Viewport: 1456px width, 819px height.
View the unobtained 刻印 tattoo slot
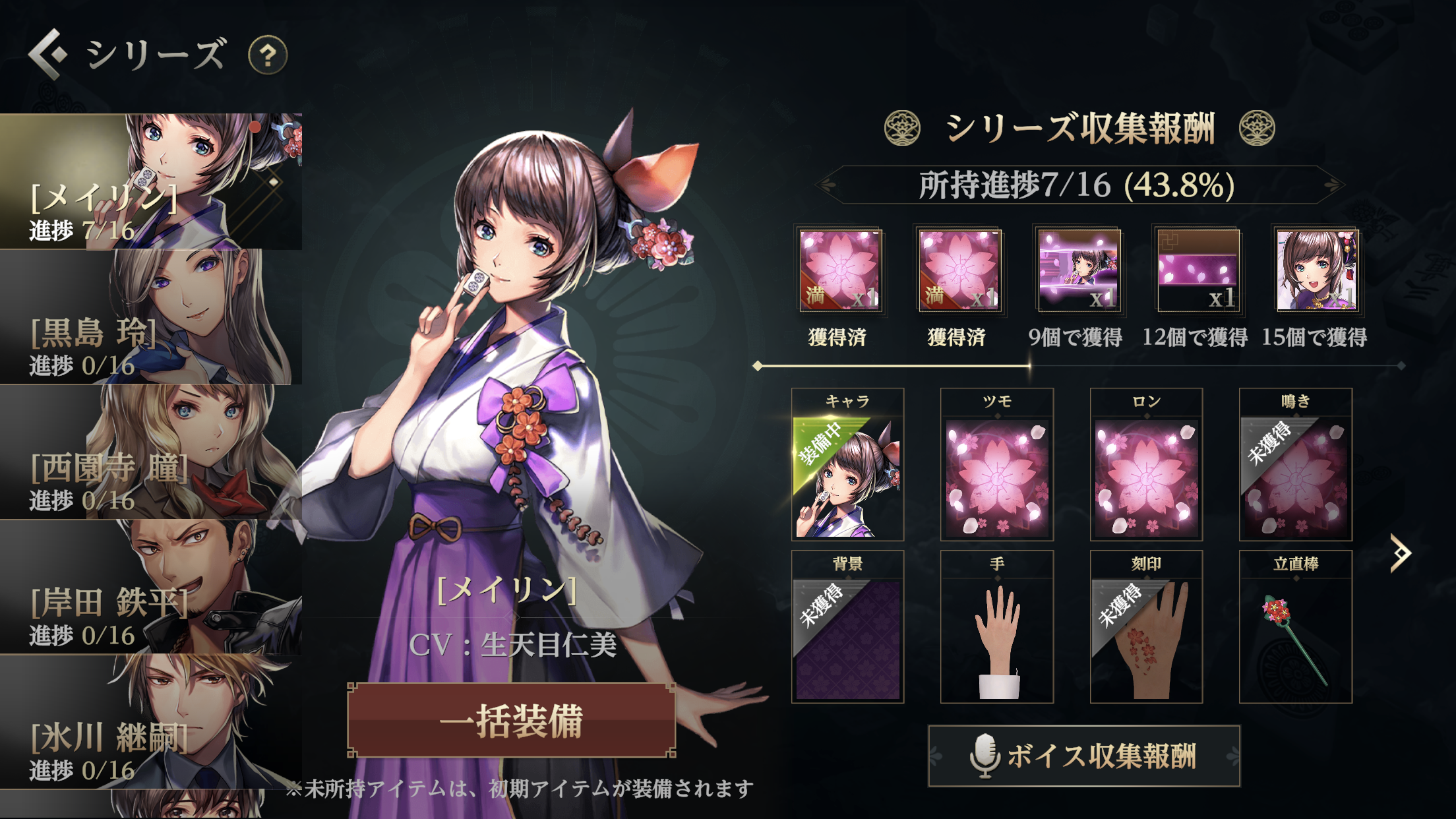click(x=1146, y=627)
